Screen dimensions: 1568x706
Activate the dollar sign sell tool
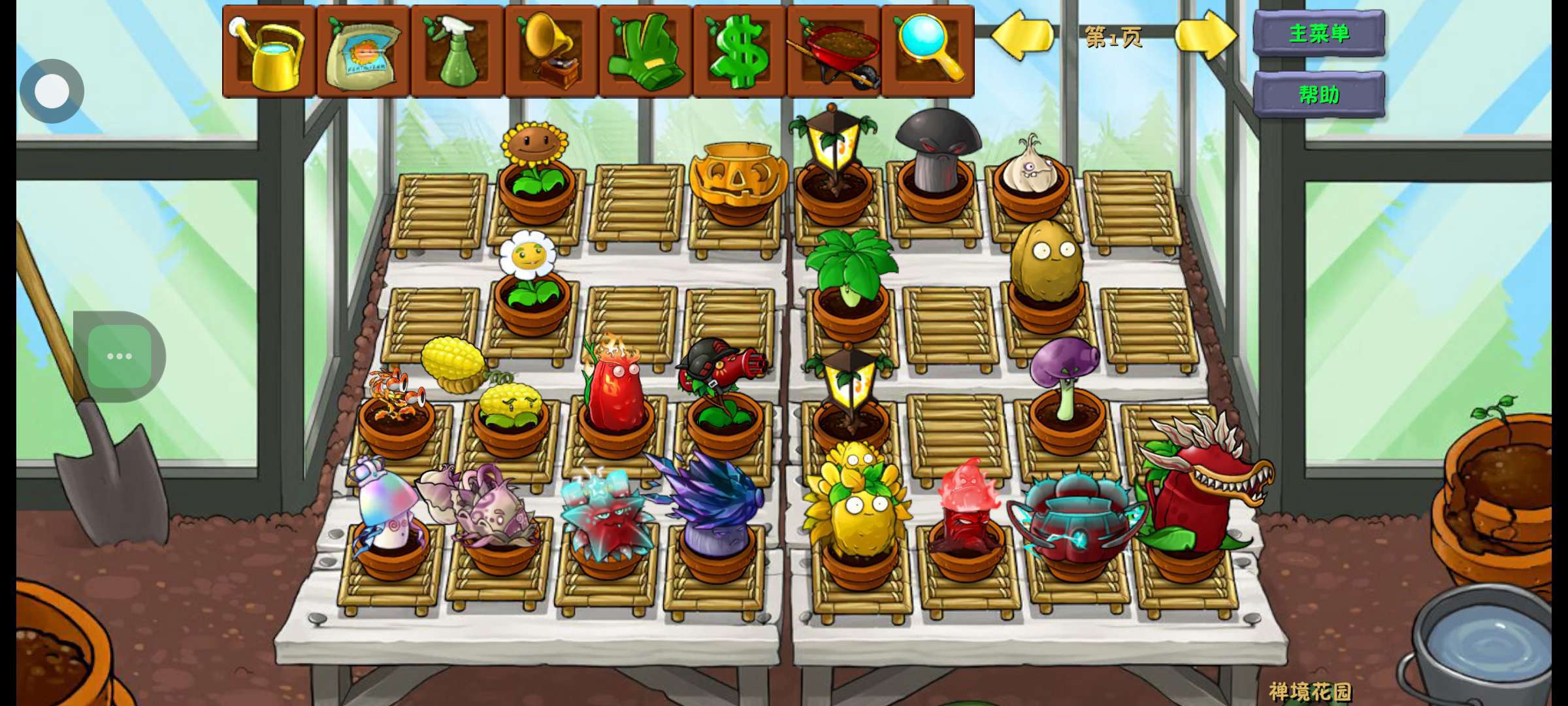pyautogui.click(x=740, y=52)
